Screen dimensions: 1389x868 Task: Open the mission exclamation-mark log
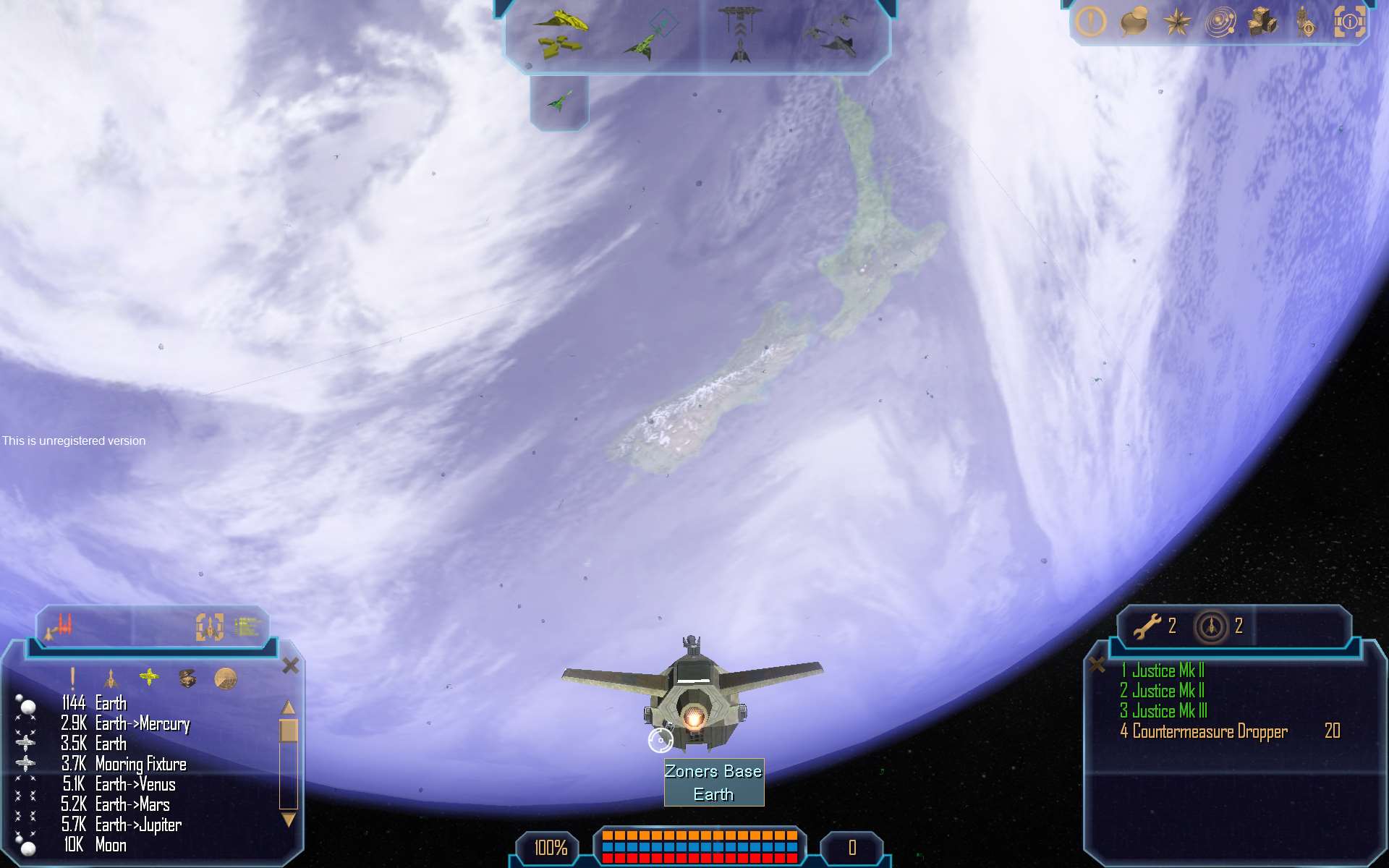pyautogui.click(x=1090, y=22)
